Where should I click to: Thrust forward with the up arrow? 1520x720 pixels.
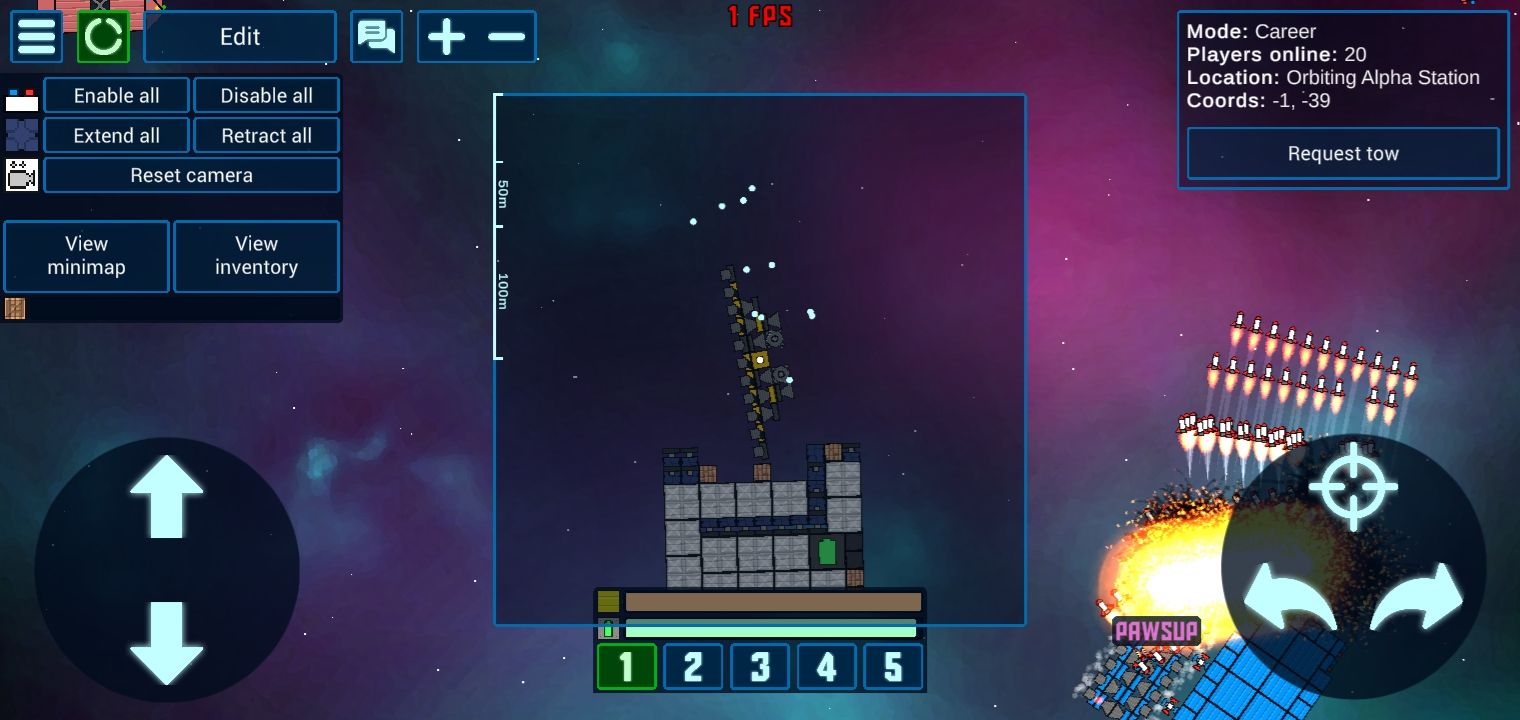[166, 497]
